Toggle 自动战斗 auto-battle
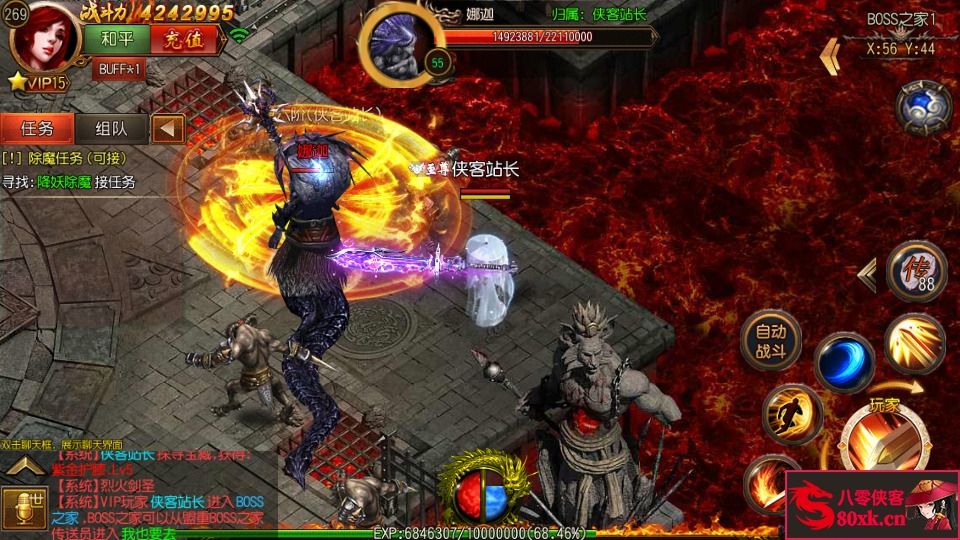 point(770,341)
